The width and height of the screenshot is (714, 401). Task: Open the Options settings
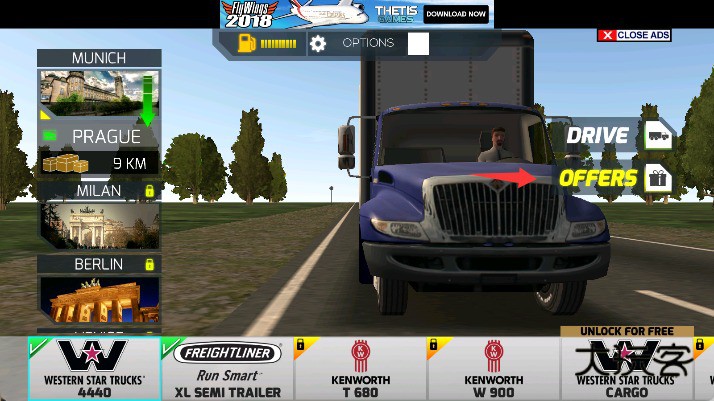(355, 43)
